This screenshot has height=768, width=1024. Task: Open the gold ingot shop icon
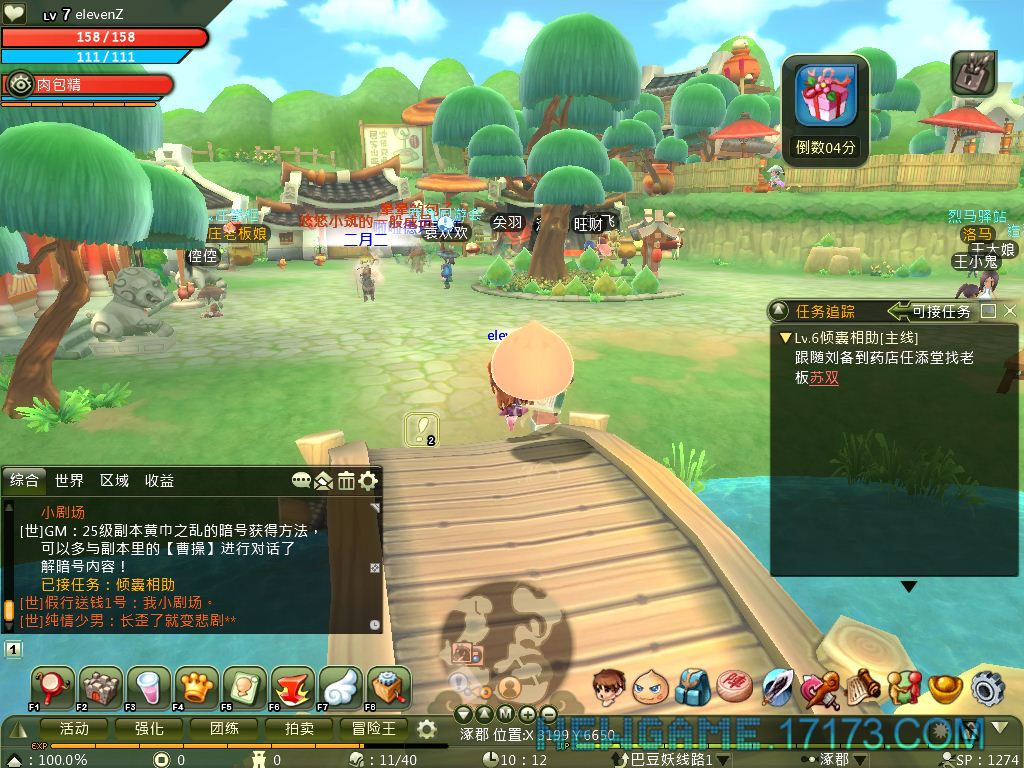(x=945, y=687)
